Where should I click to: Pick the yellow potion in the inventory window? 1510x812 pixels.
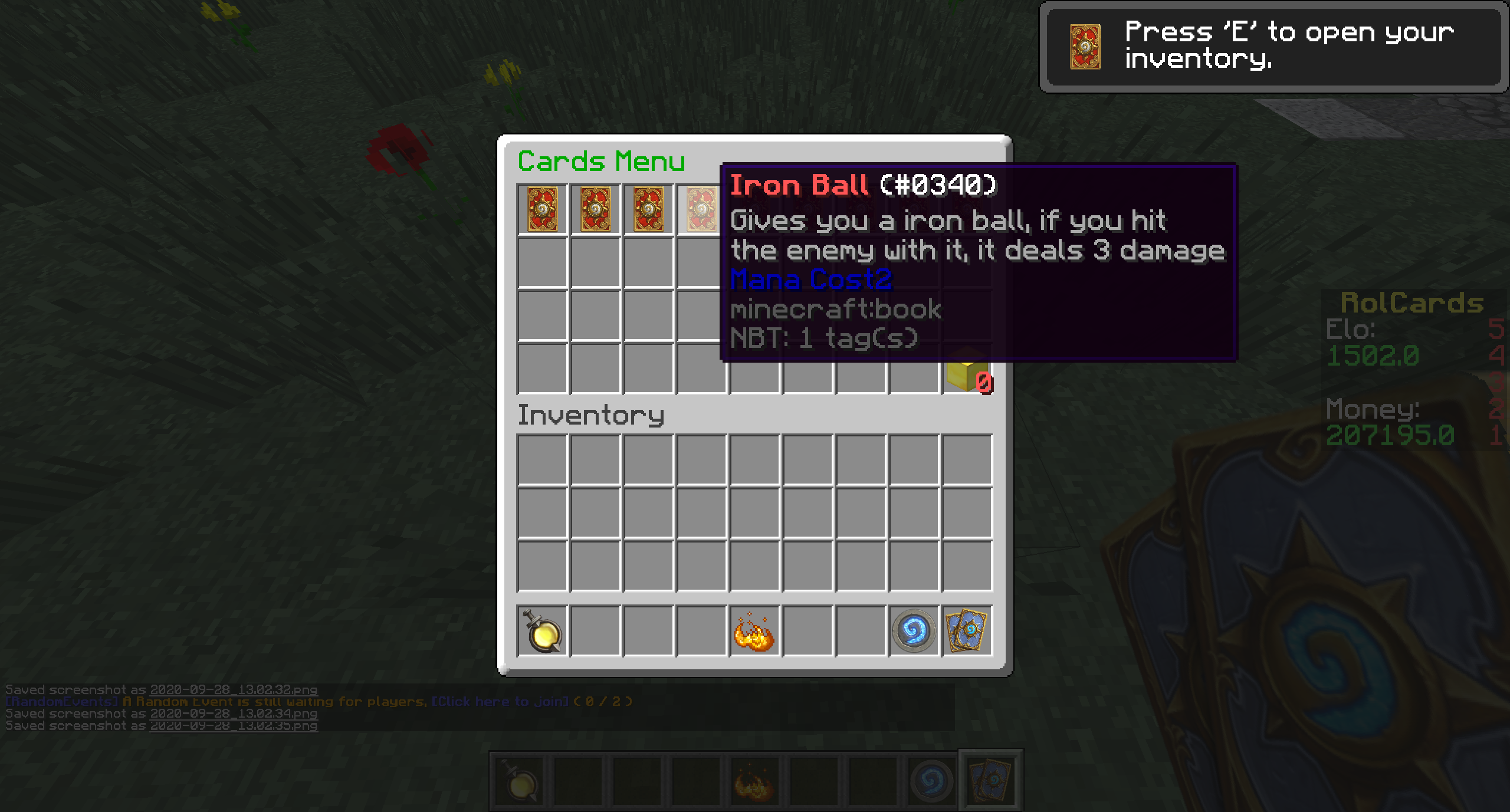(542, 632)
